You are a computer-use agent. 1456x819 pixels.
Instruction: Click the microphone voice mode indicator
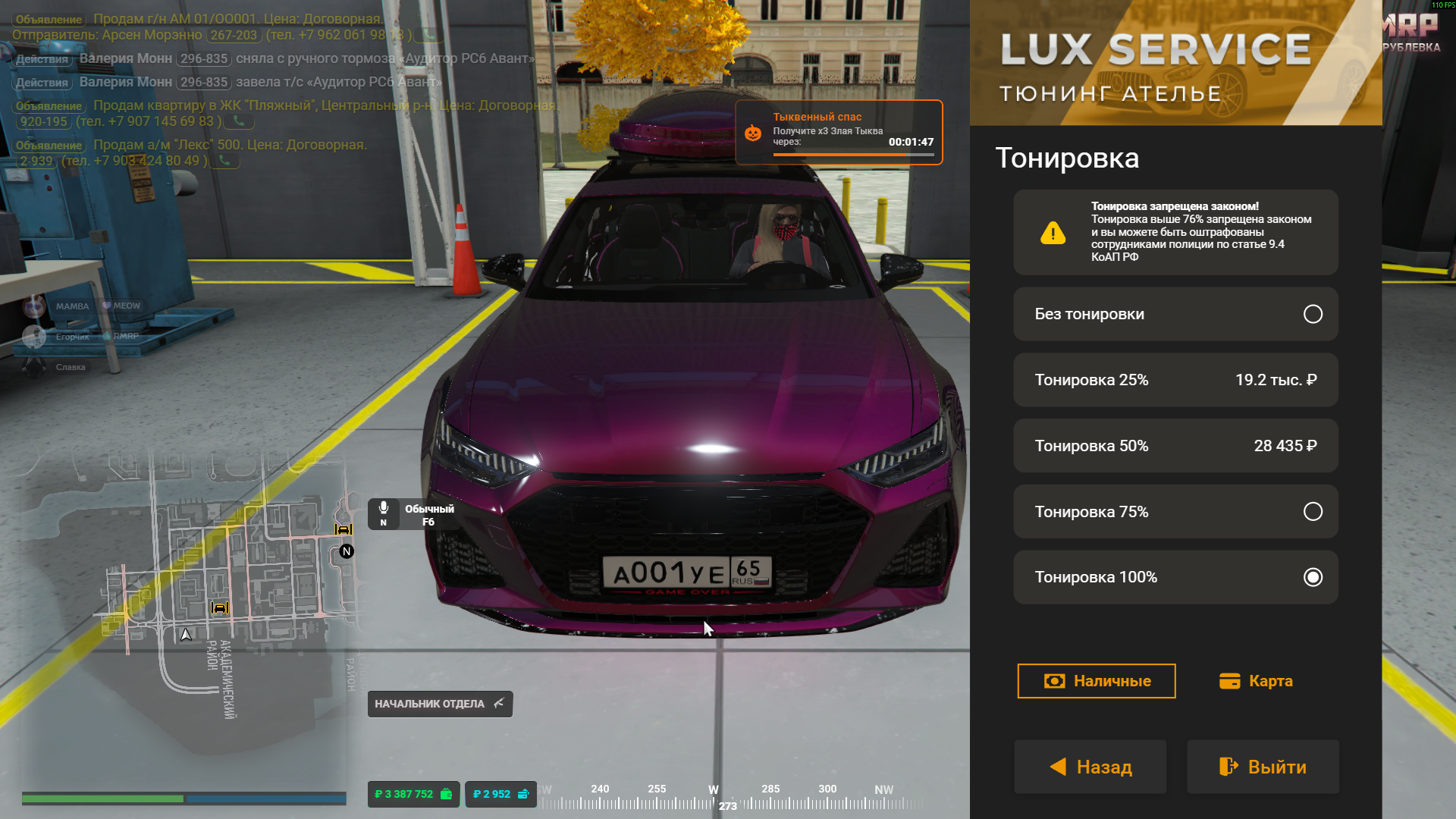(384, 513)
